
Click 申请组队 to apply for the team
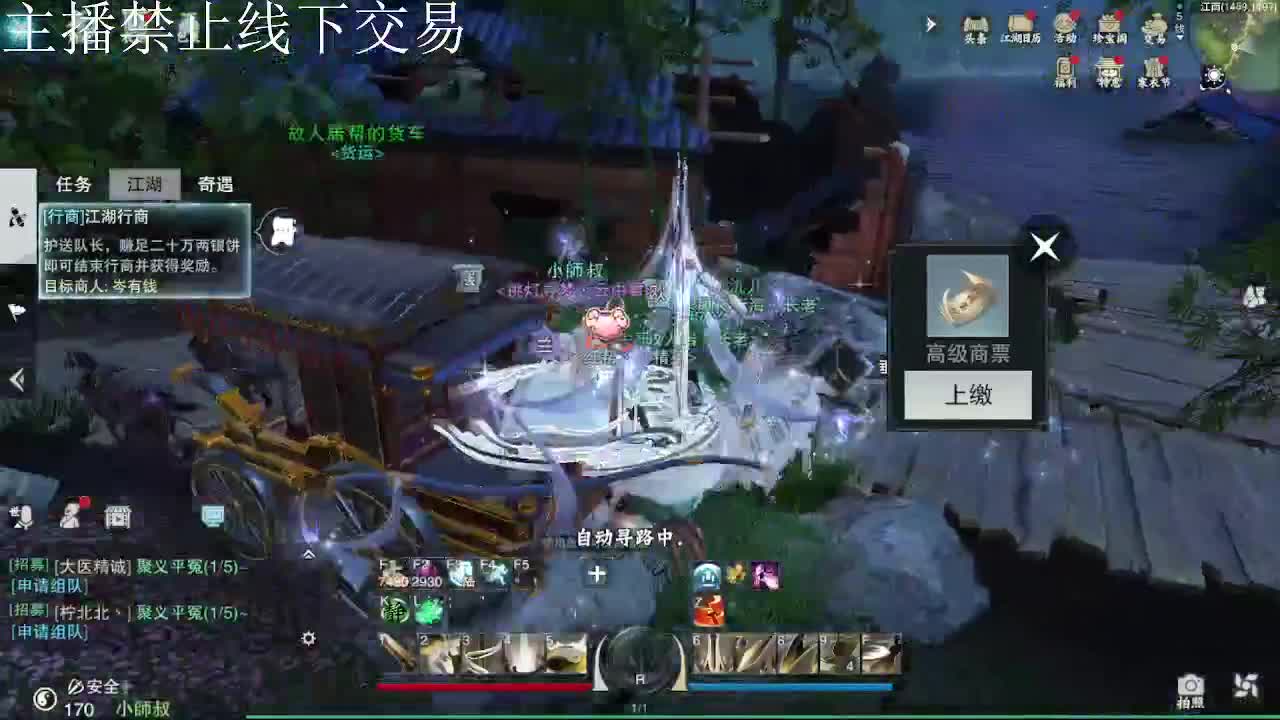[x=49, y=586]
